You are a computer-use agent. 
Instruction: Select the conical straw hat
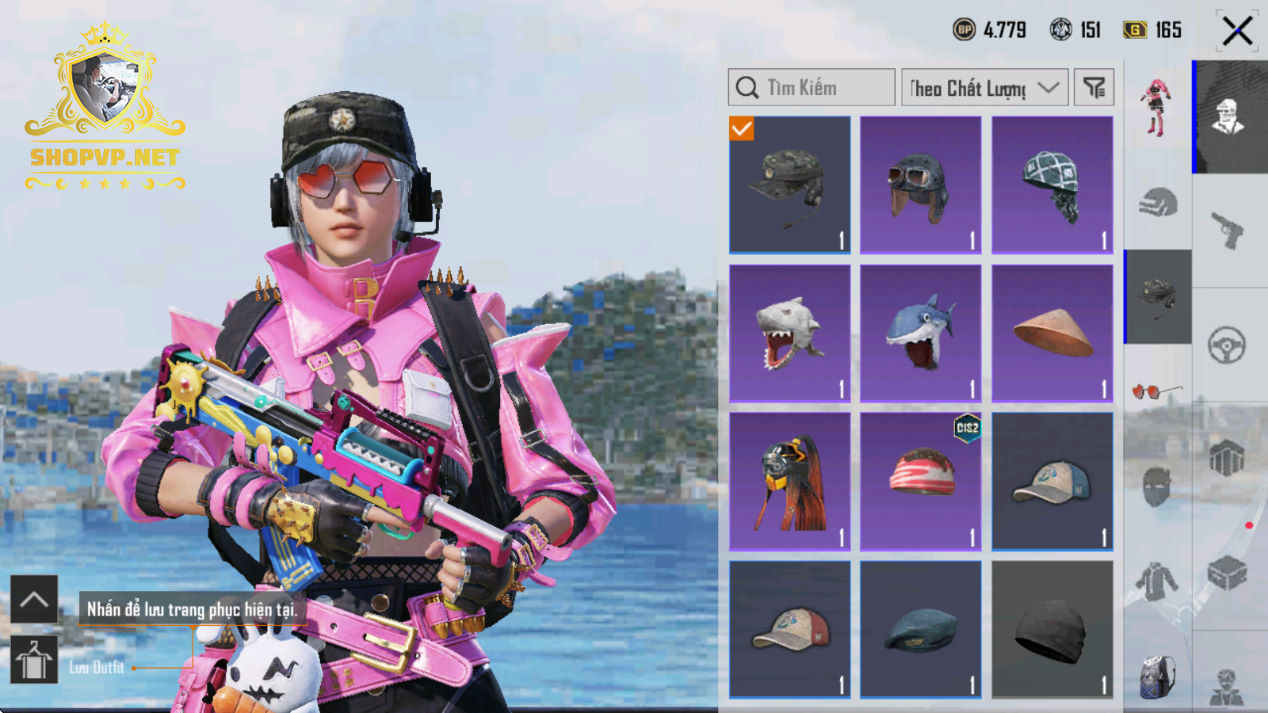tap(1052, 333)
